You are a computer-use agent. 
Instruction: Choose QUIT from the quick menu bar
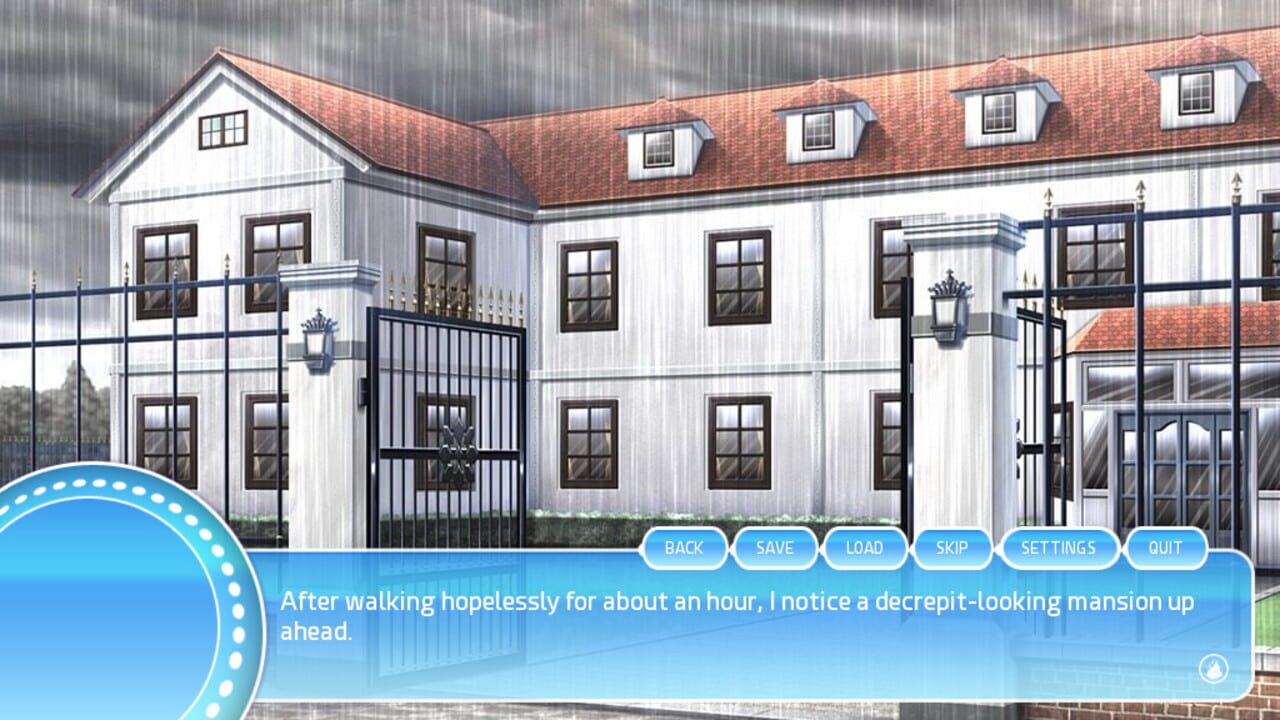coord(1166,548)
